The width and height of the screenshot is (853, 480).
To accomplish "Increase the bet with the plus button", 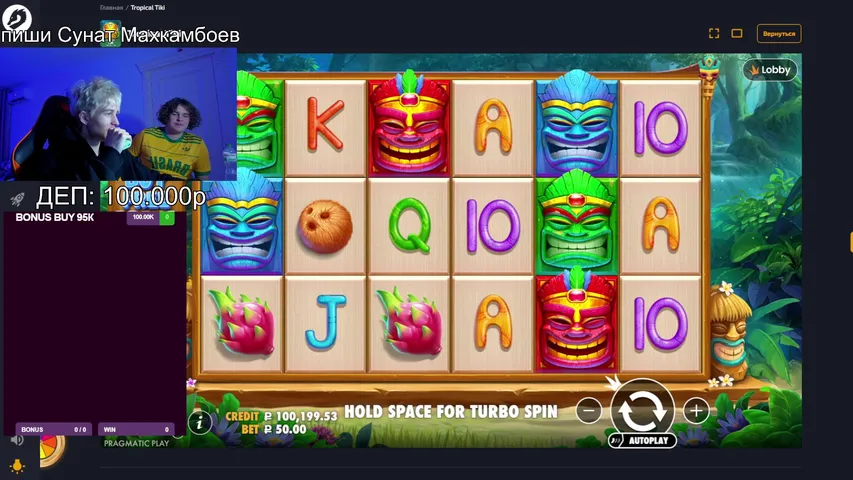I will 696,410.
